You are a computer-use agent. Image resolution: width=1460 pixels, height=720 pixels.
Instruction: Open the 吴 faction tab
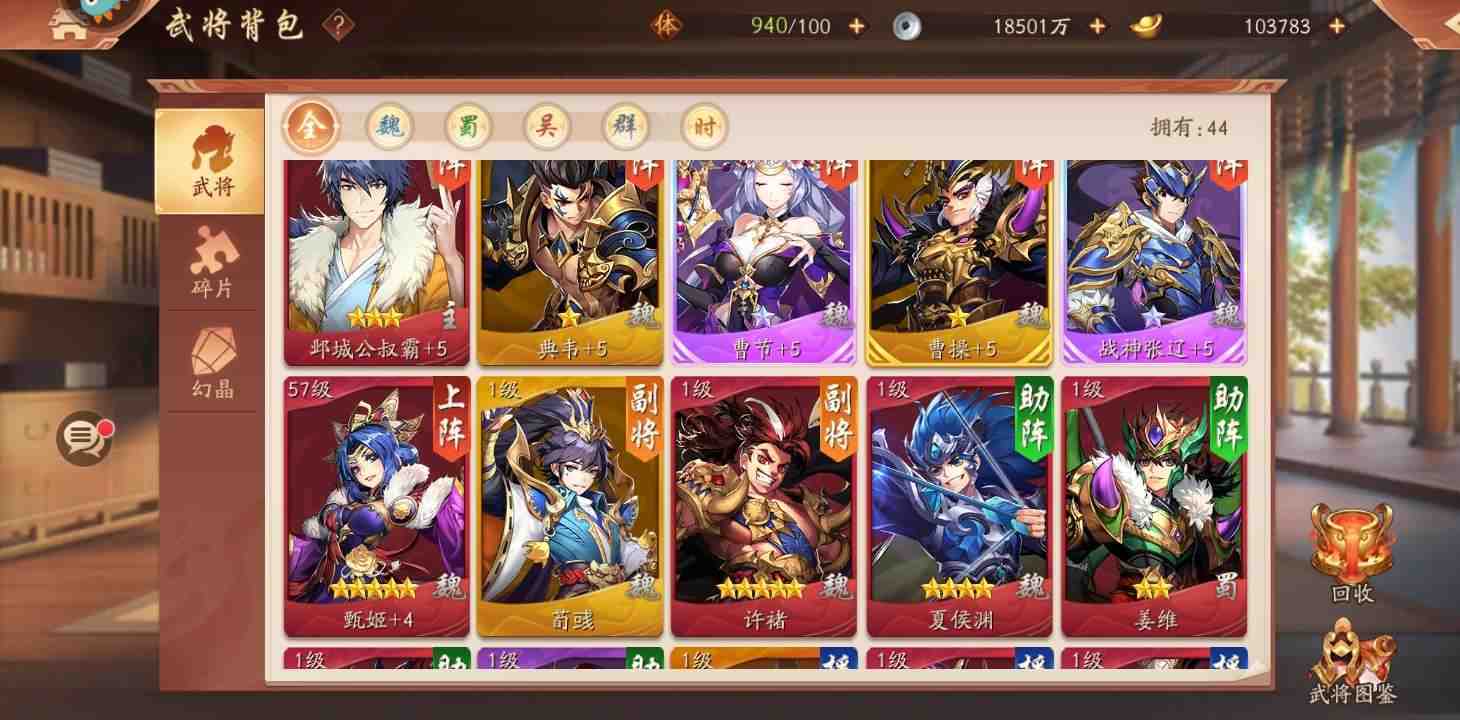(x=545, y=128)
